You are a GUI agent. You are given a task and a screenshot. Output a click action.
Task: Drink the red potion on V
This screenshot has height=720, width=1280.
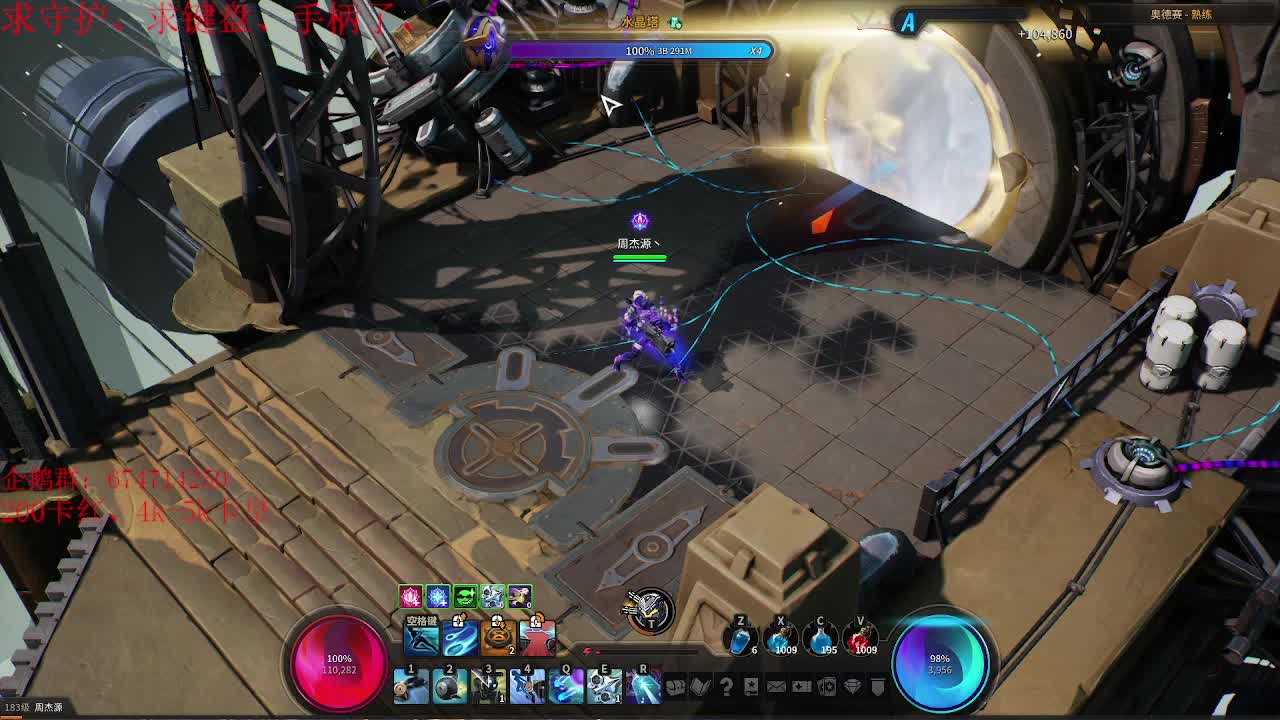tap(860, 637)
